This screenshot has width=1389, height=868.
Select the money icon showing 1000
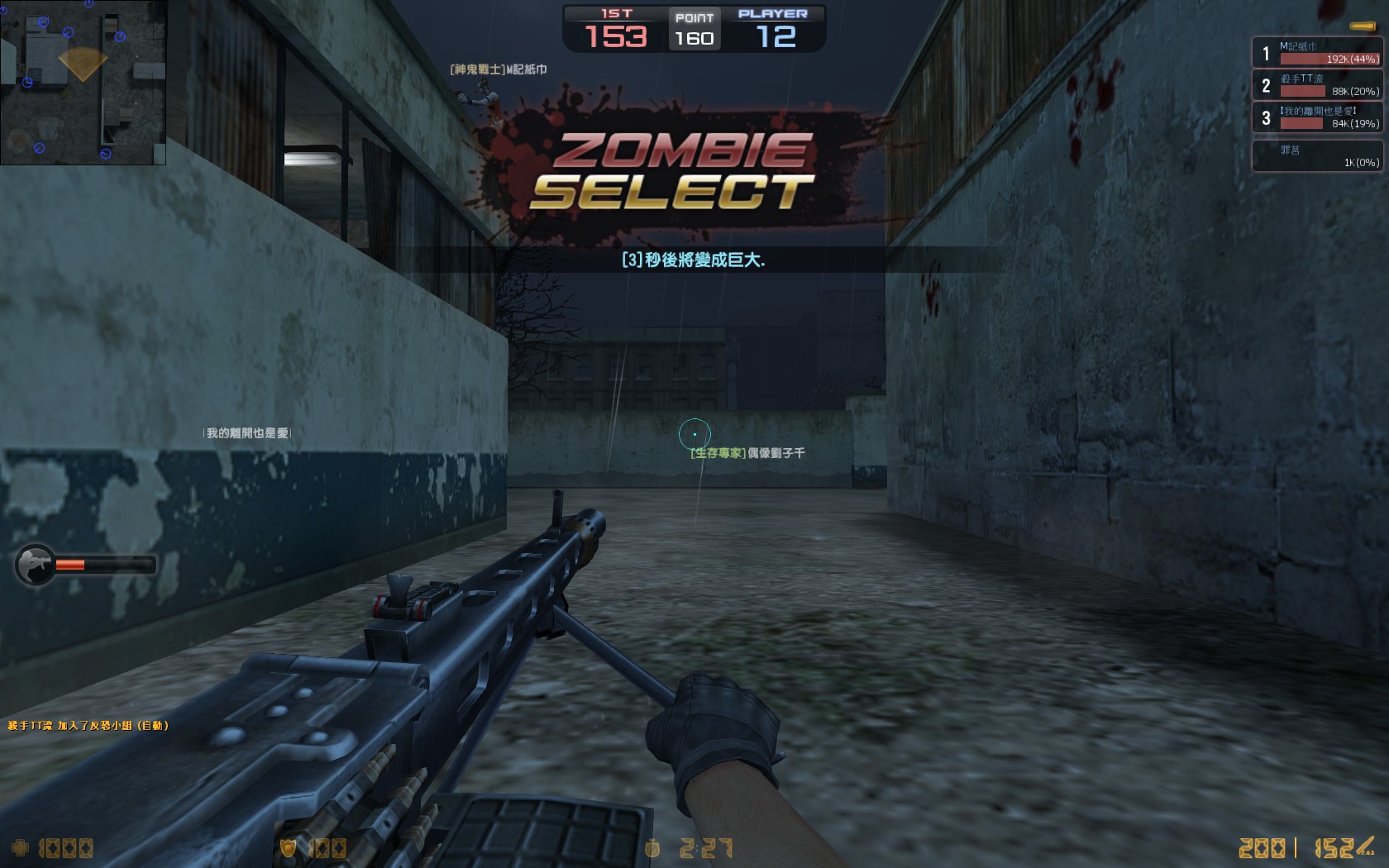tap(21, 847)
